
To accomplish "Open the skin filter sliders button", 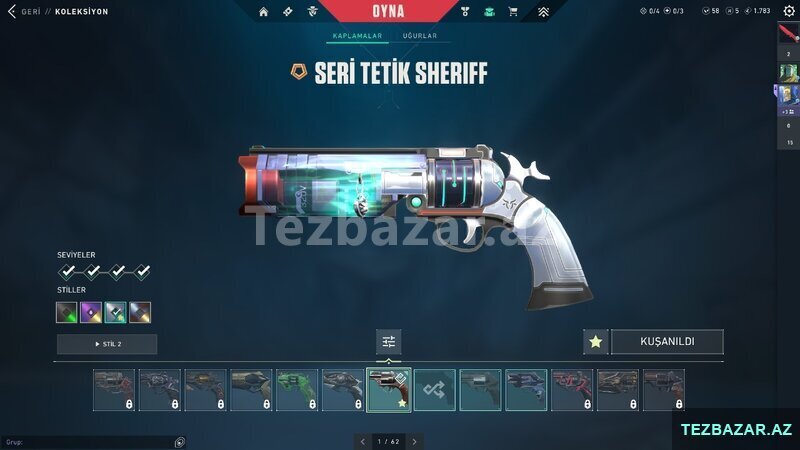I will point(389,342).
